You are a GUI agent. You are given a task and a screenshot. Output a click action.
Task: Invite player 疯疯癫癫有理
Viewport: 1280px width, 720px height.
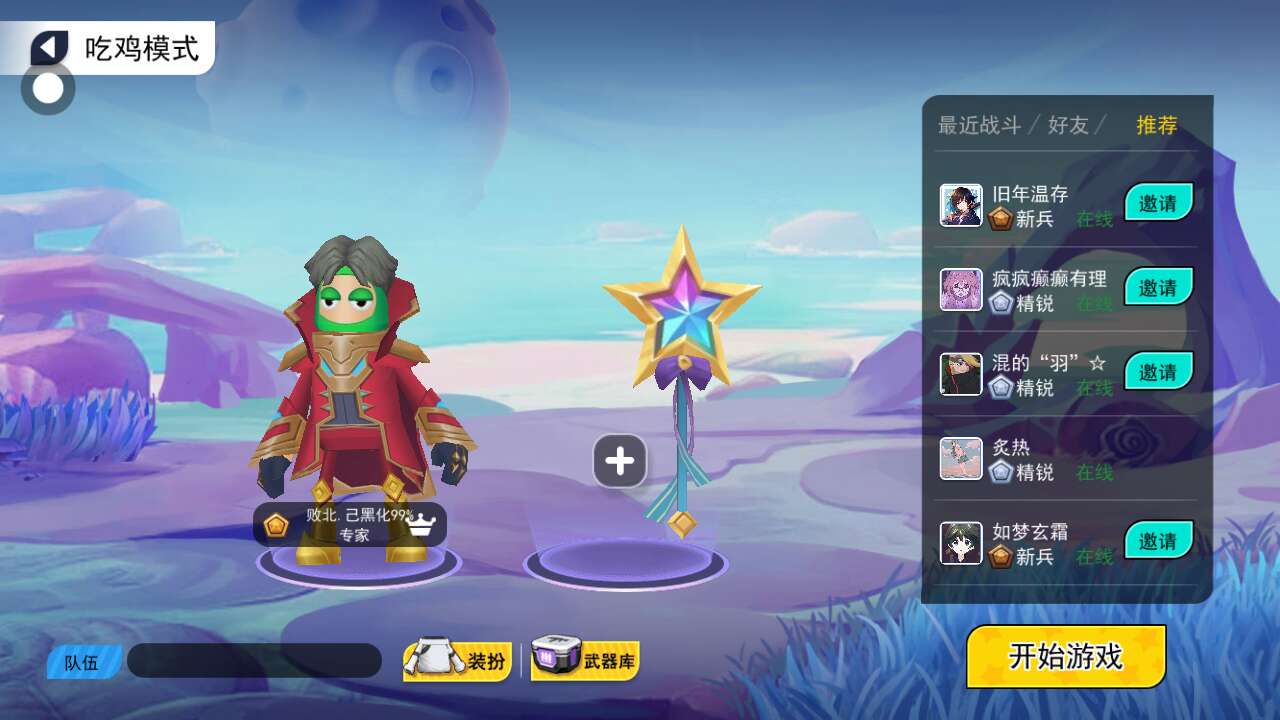click(1158, 287)
